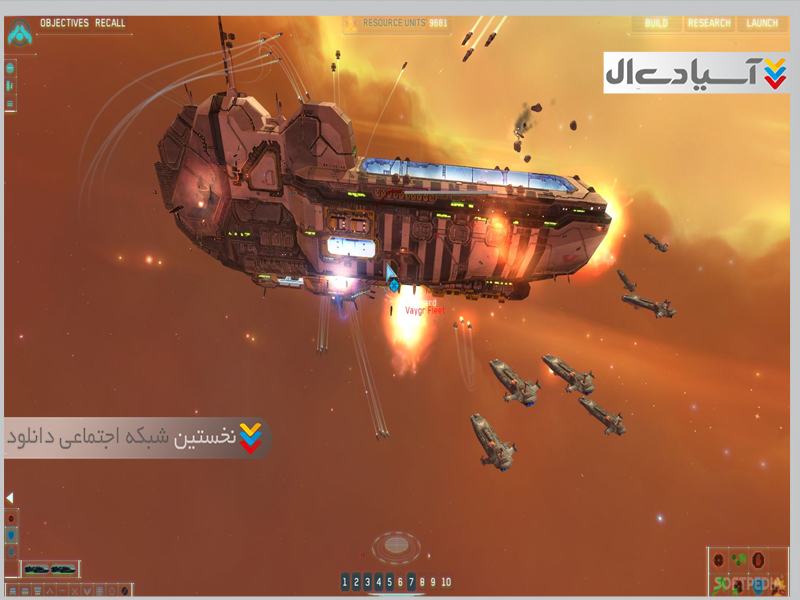Select the highlighted control group 7

click(x=411, y=582)
